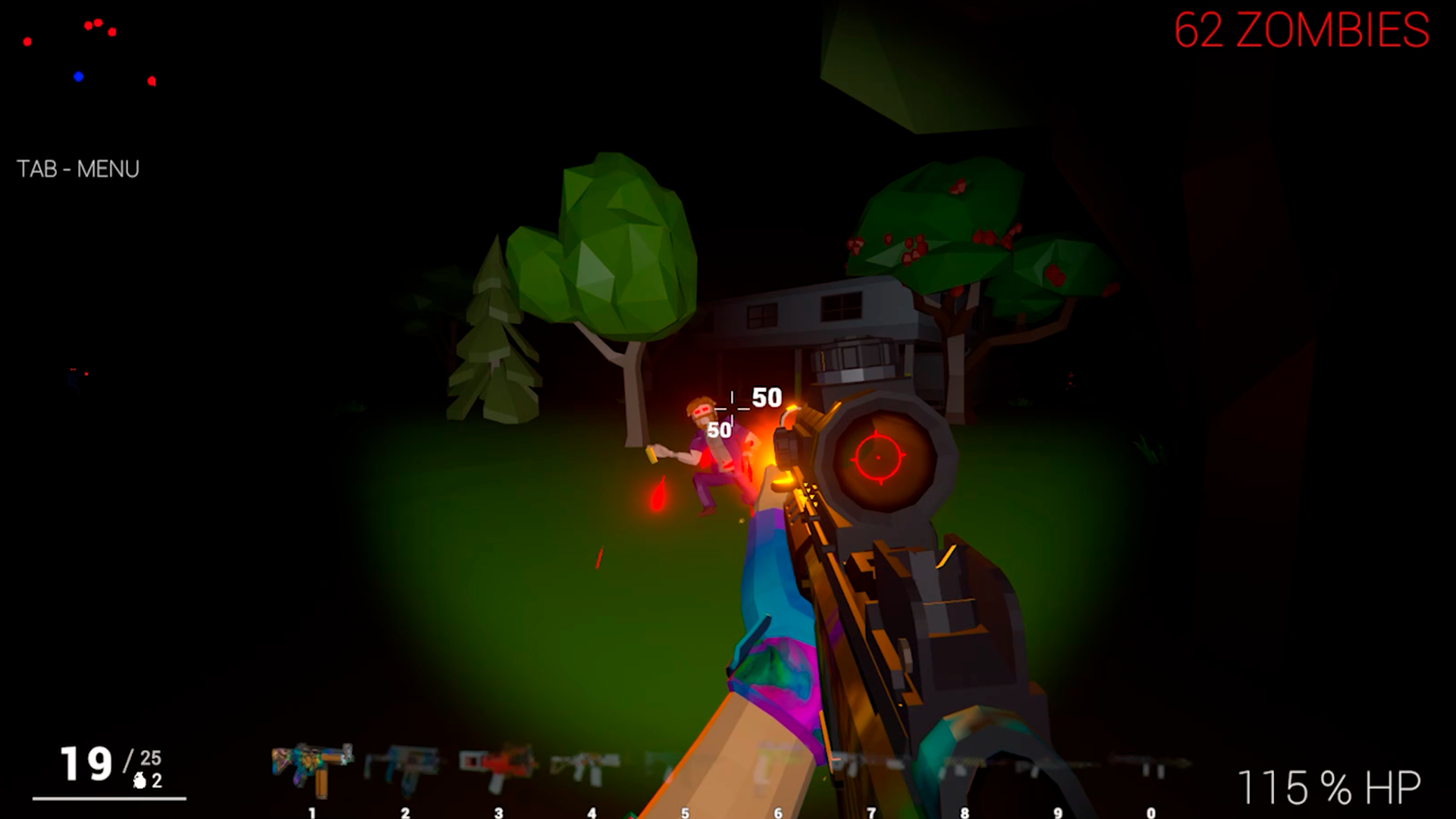Open the menu via TAB - MENU label

pos(78,168)
